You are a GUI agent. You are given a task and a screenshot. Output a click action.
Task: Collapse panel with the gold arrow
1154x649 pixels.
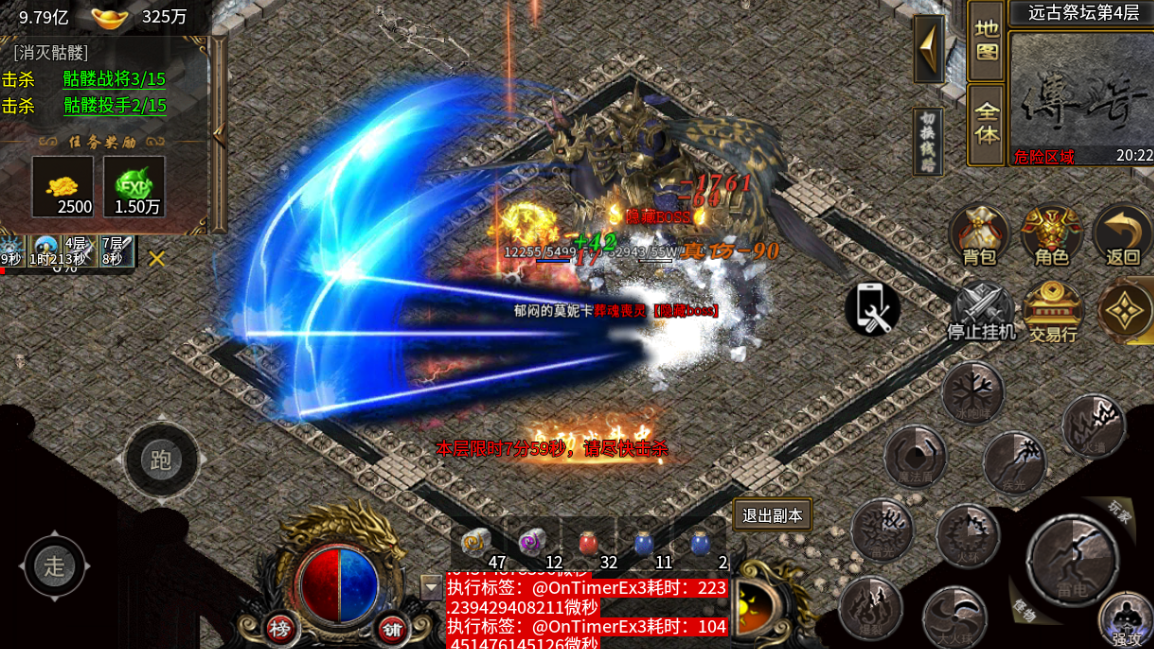(x=929, y=48)
